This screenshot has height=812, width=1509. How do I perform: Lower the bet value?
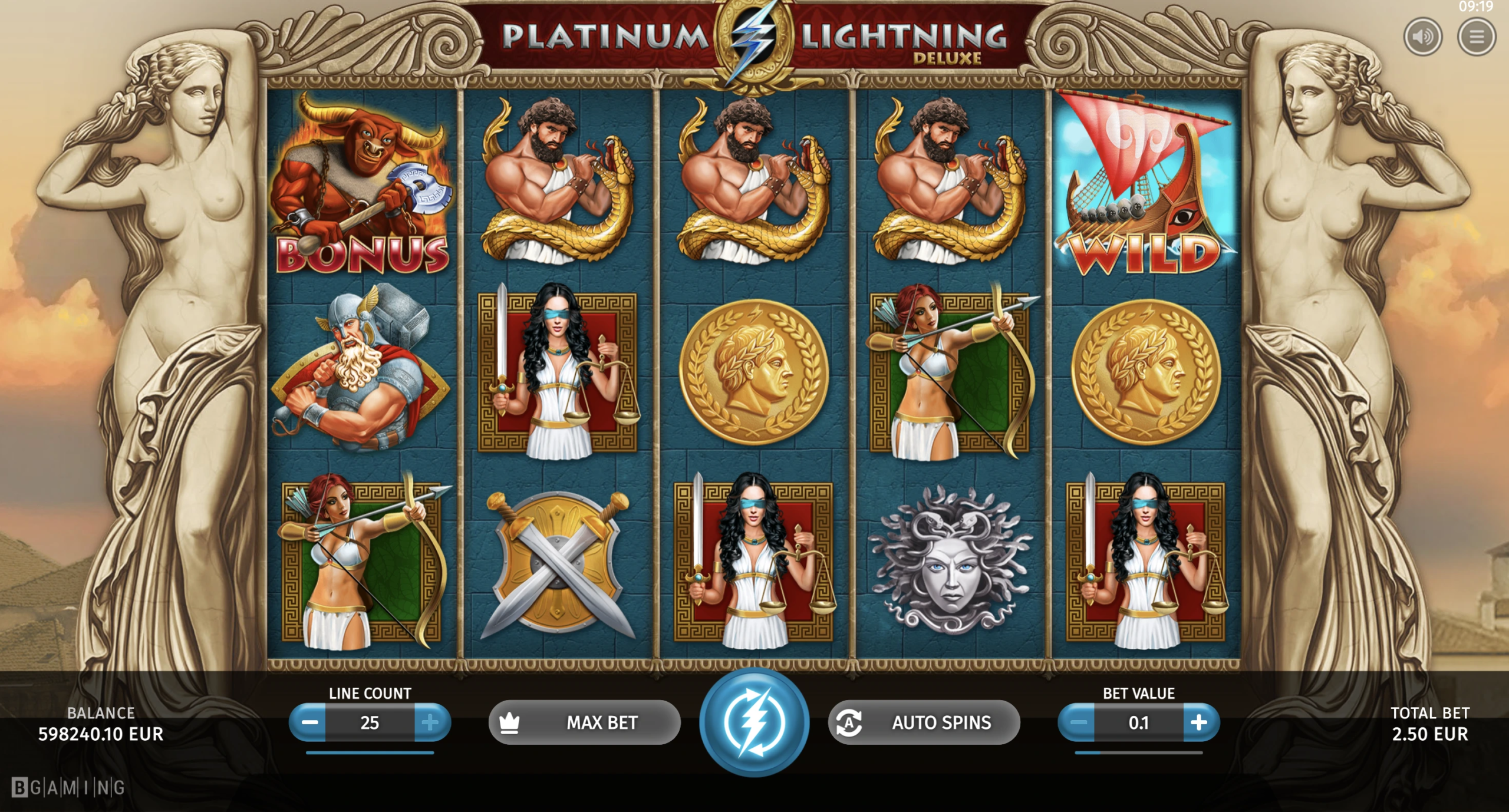tap(1078, 722)
